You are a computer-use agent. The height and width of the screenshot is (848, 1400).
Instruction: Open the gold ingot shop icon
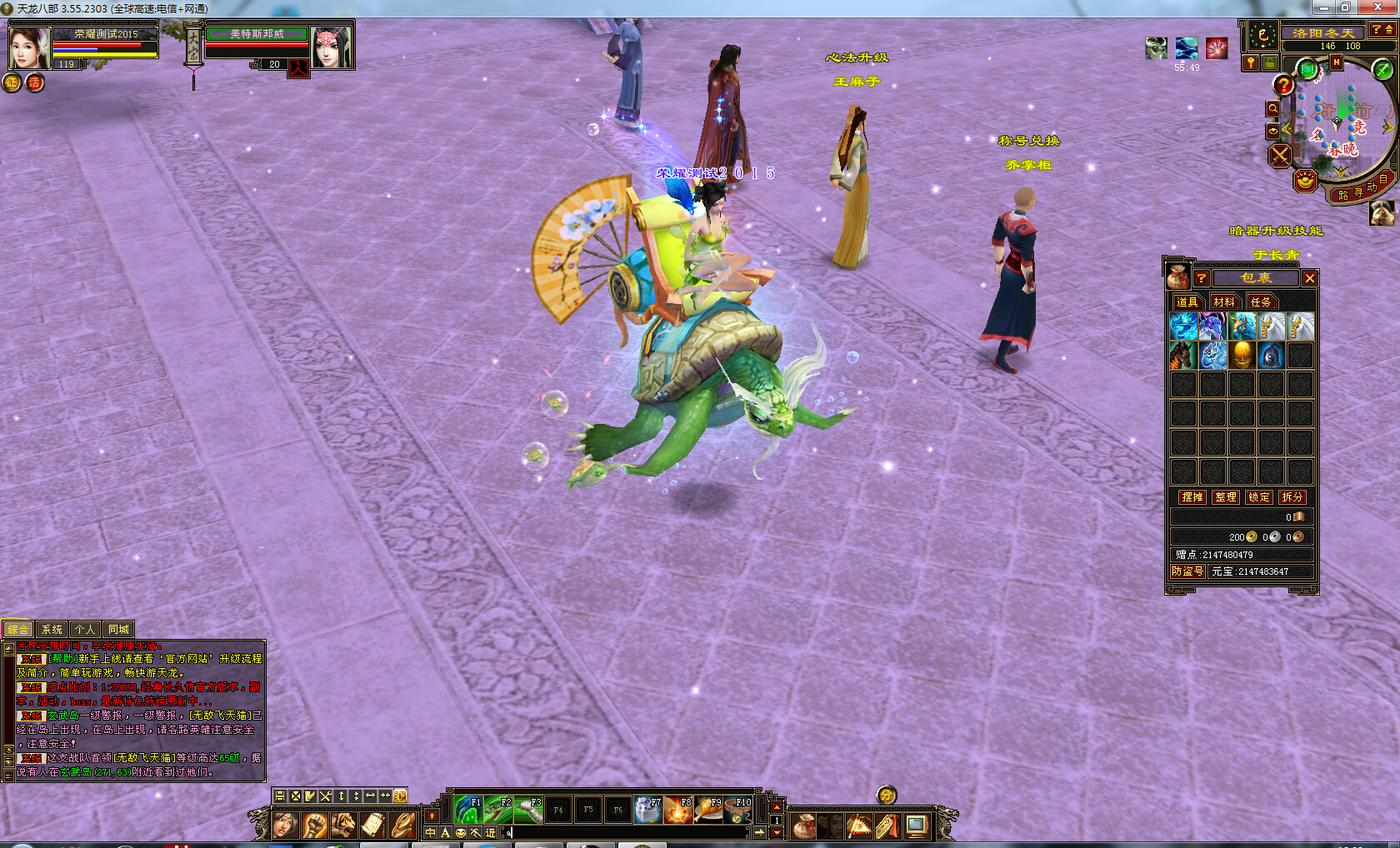tap(1305, 180)
